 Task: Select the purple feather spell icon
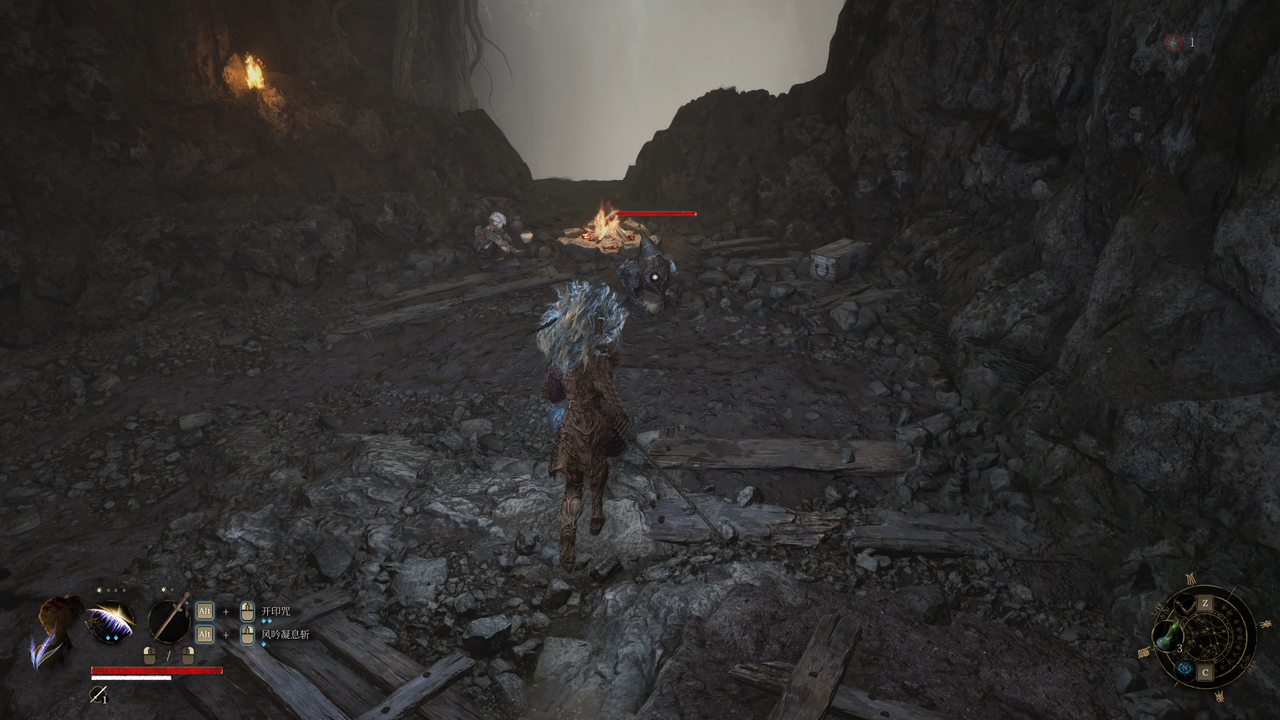click(111, 621)
